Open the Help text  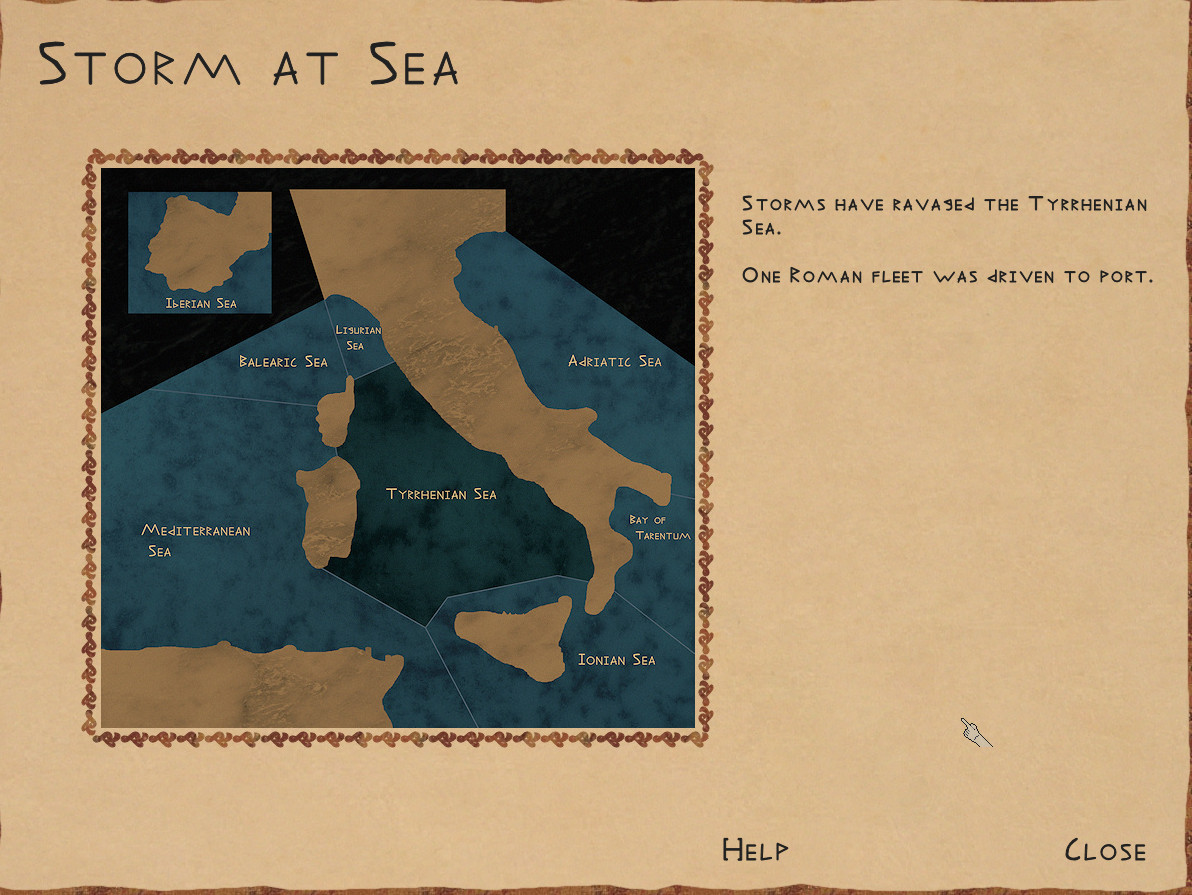755,850
